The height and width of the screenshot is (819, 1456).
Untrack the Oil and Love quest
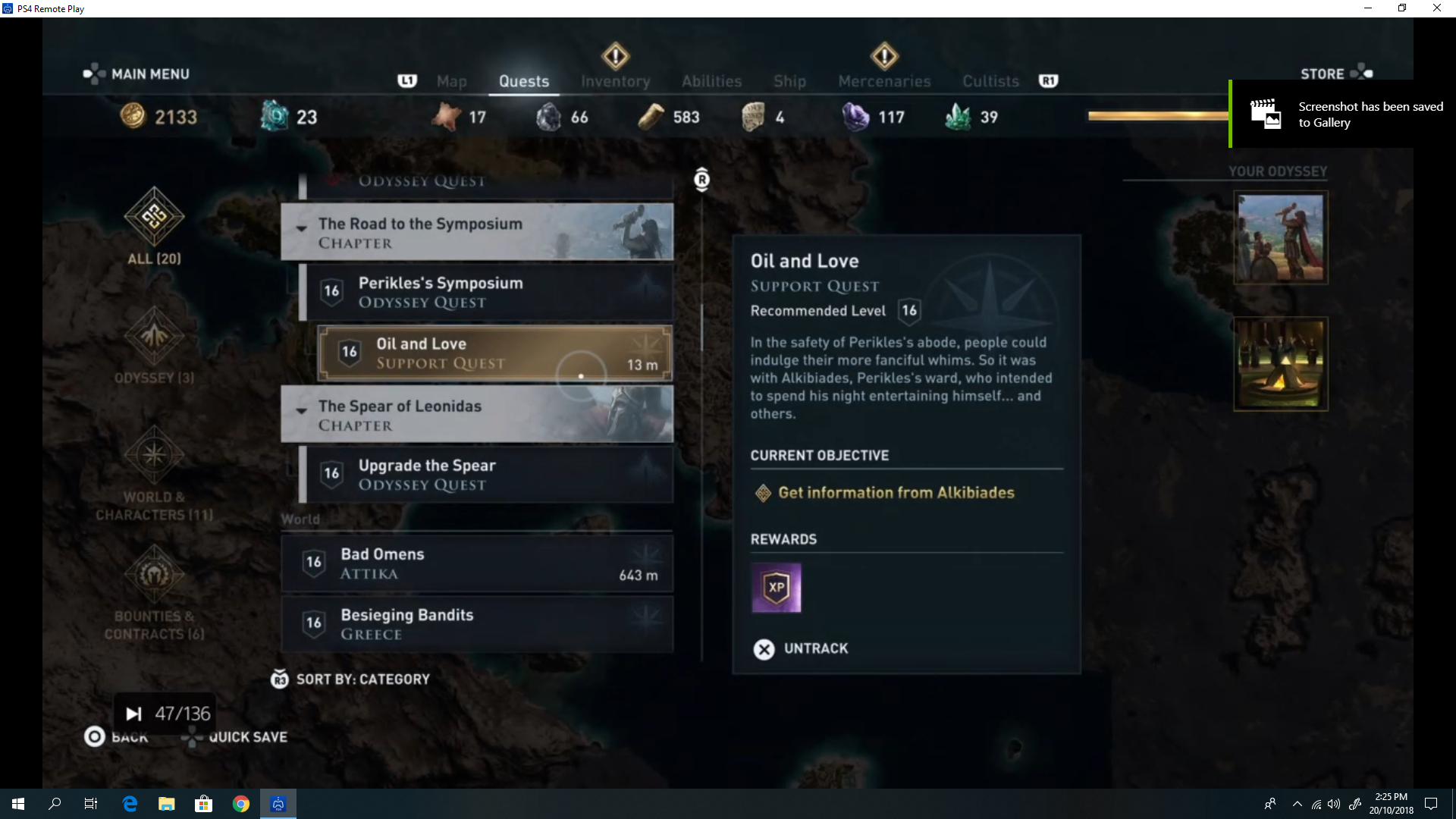pos(799,648)
